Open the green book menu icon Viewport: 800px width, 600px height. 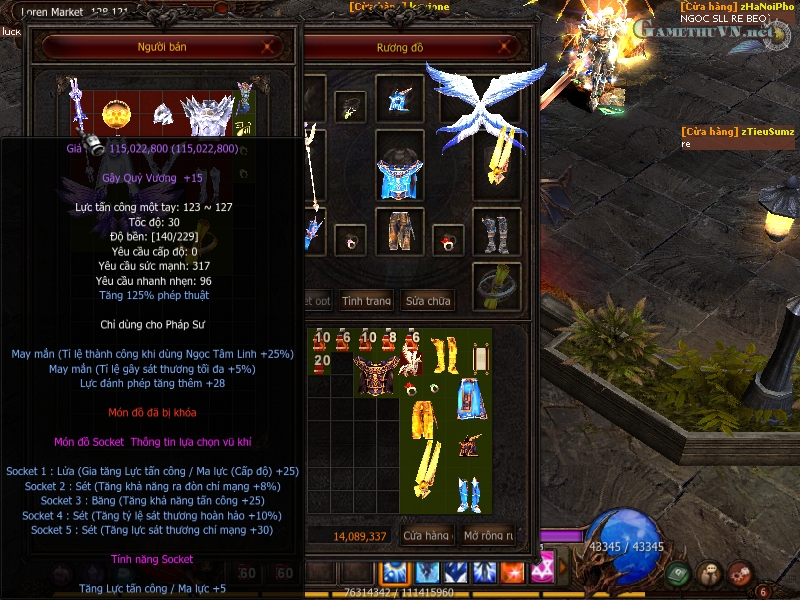tap(679, 573)
